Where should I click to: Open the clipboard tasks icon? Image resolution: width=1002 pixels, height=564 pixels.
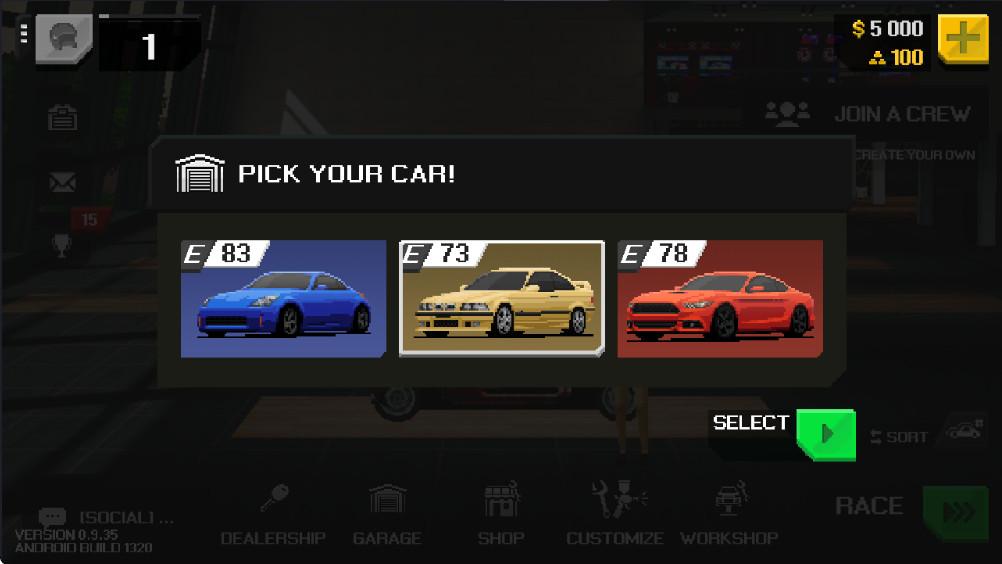[x=63, y=118]
